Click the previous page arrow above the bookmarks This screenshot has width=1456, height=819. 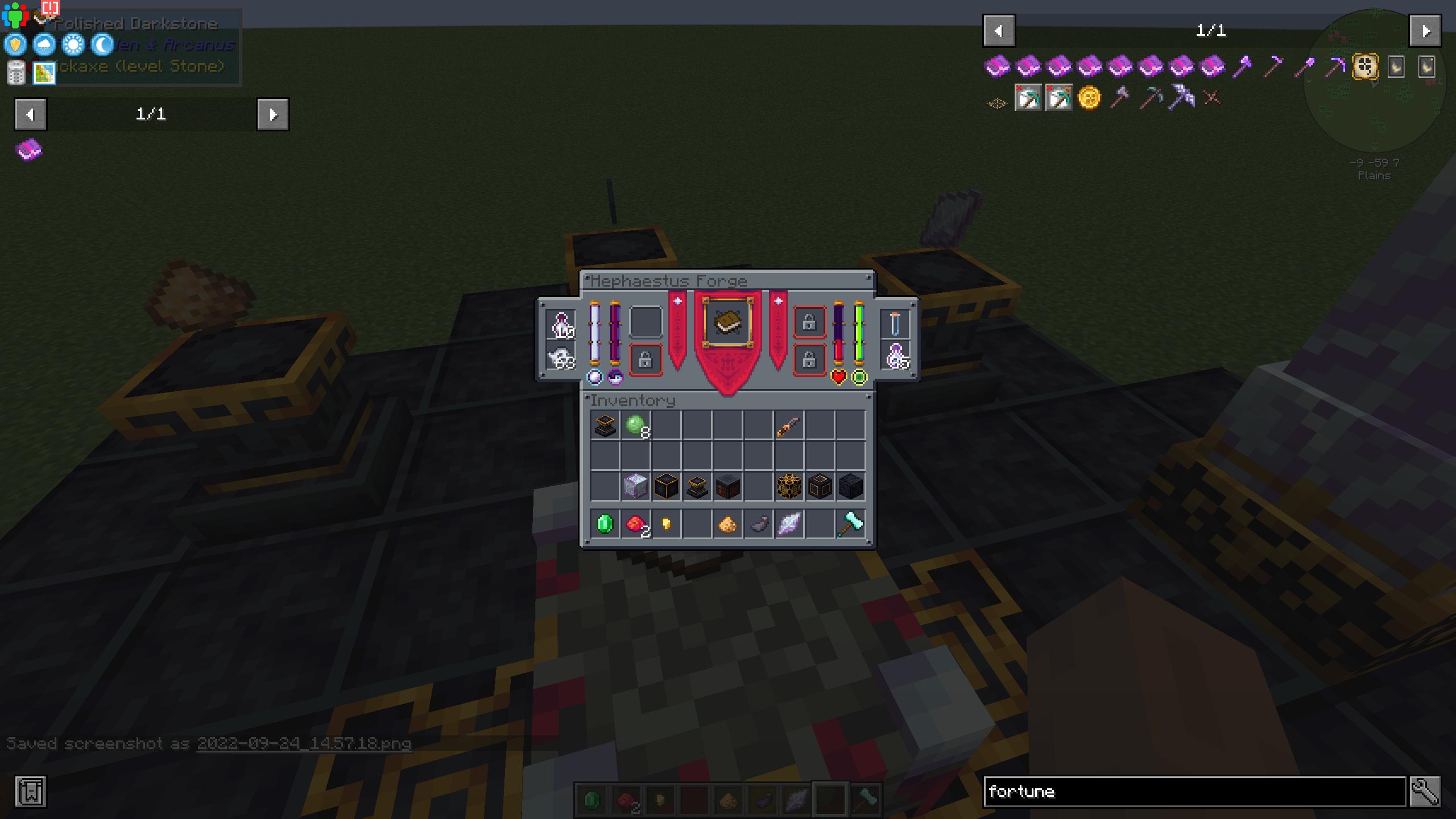(x=30, y=114)
